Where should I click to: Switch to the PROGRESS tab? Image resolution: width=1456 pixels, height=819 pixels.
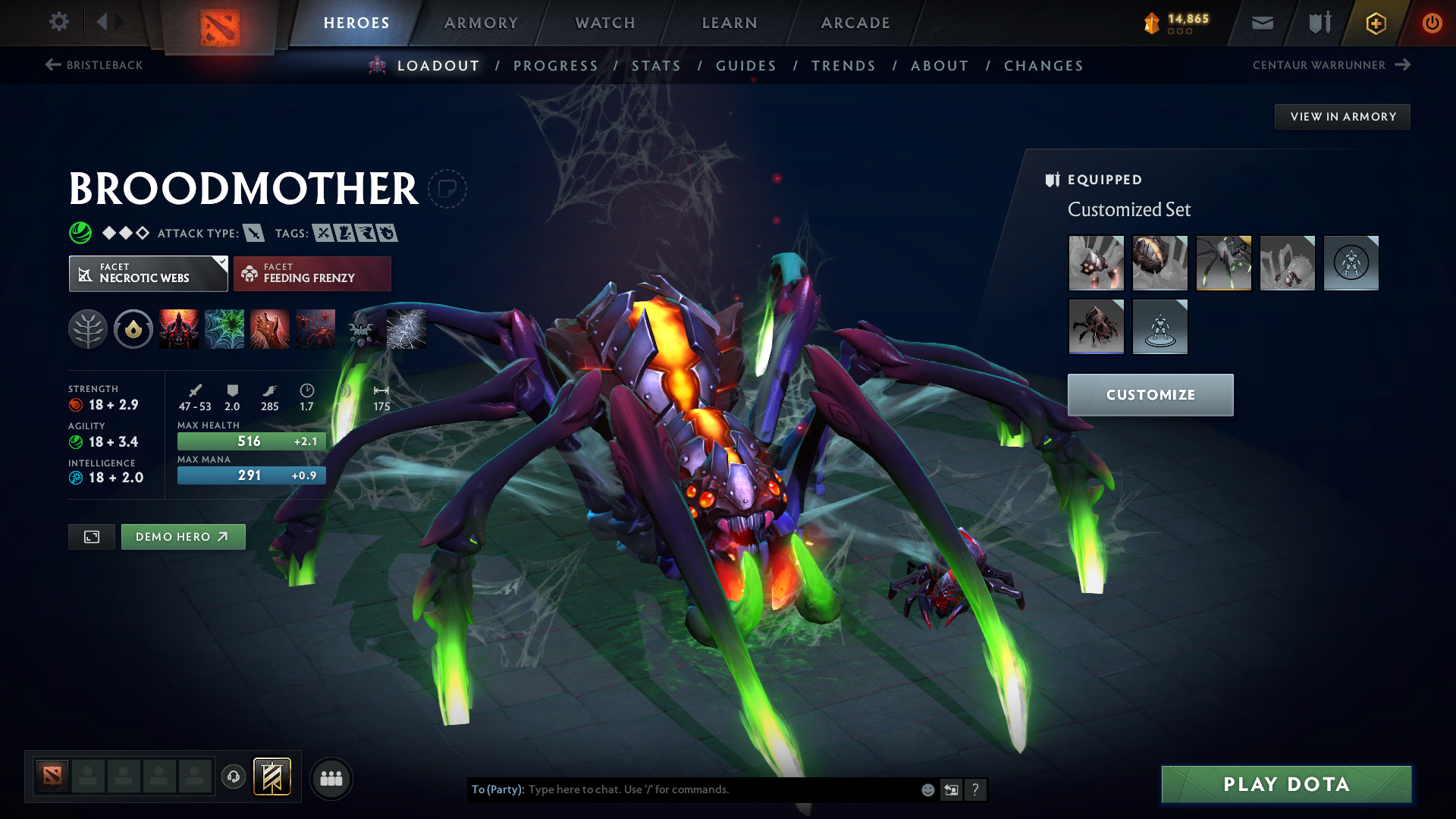pyautogui.click(x=556, y=65)
